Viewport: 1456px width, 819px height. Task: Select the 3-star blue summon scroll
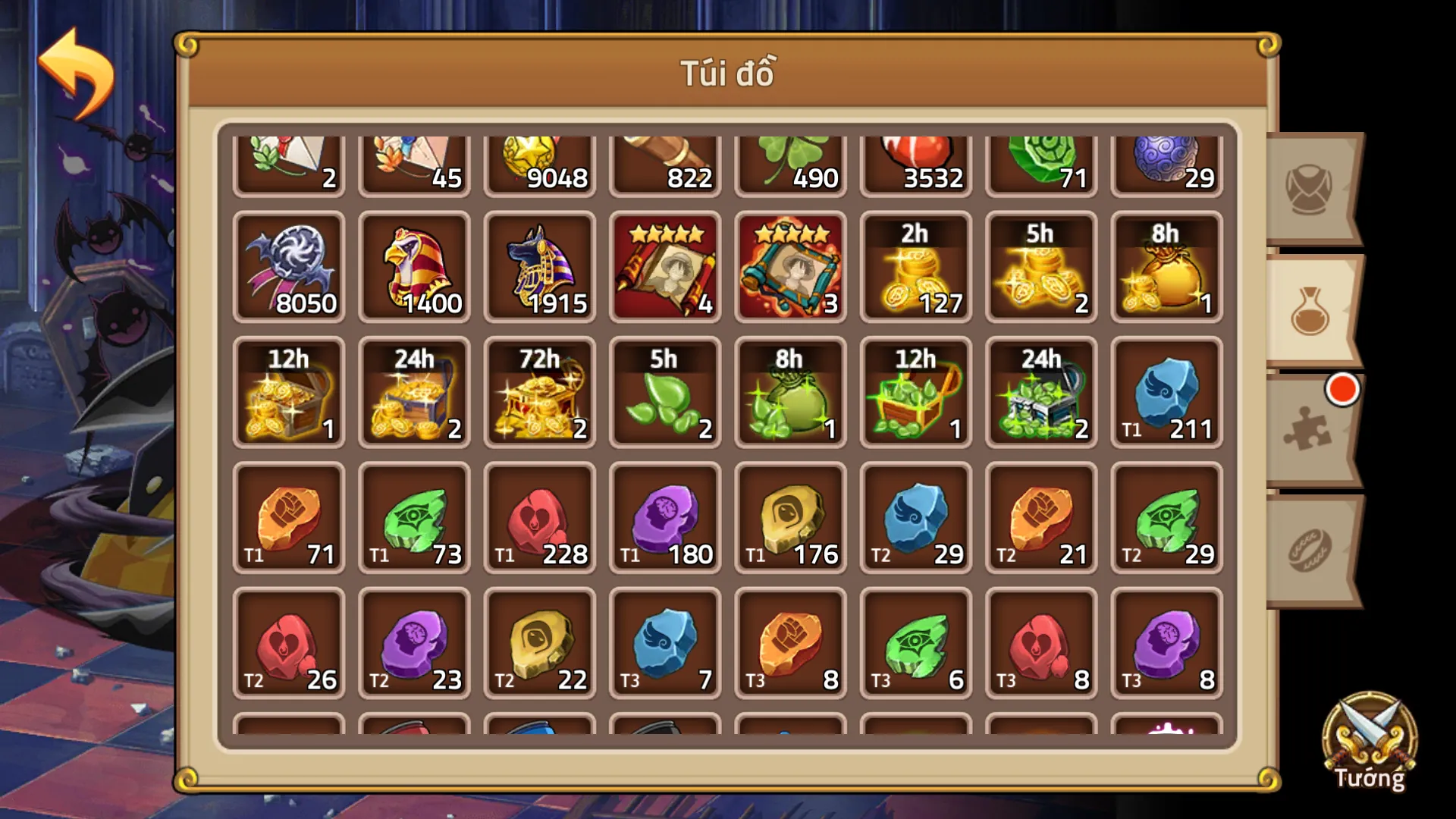[790, 267]
